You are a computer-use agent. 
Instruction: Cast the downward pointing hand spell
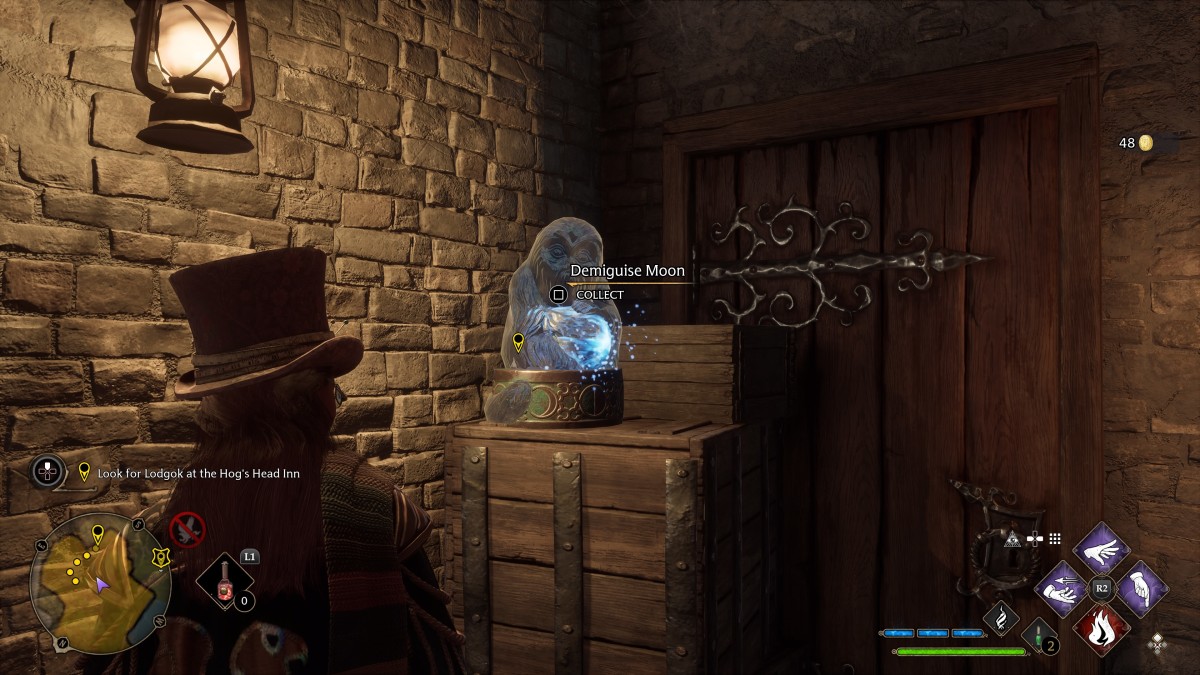click(1142, 589)
